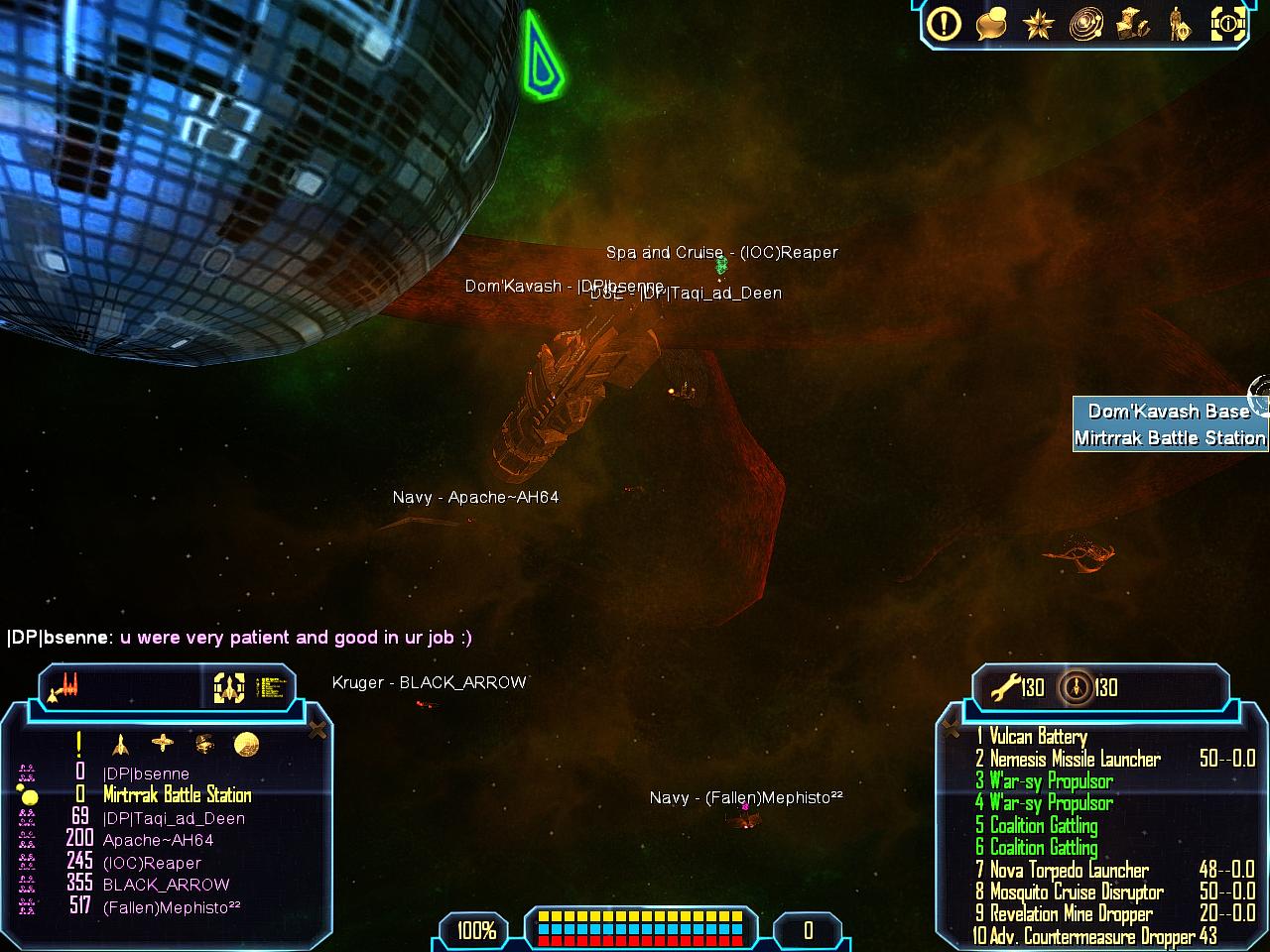Click the gold star reputation icon

[1038, 24]
